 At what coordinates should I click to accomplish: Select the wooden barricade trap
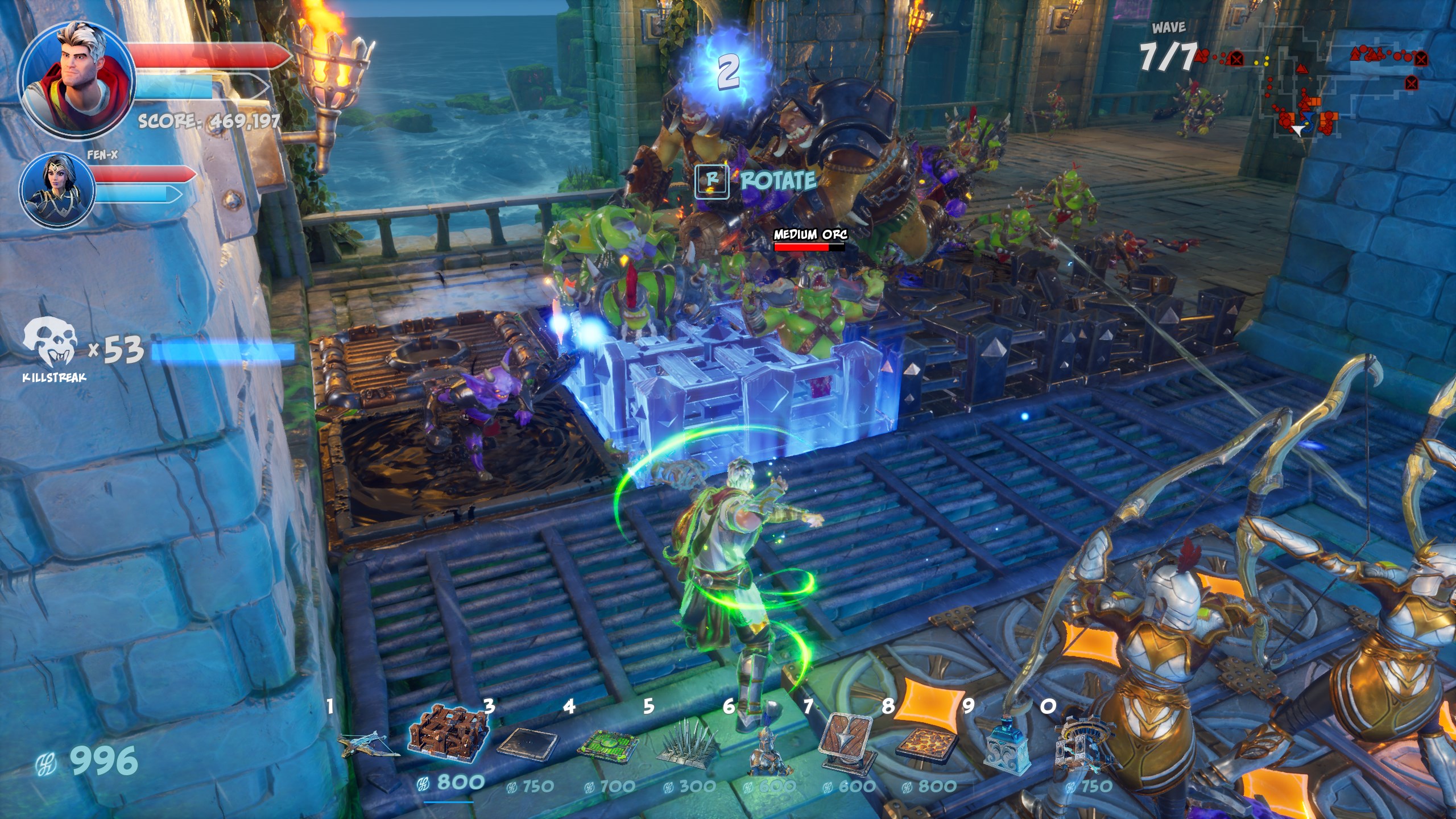click(449, 734)
